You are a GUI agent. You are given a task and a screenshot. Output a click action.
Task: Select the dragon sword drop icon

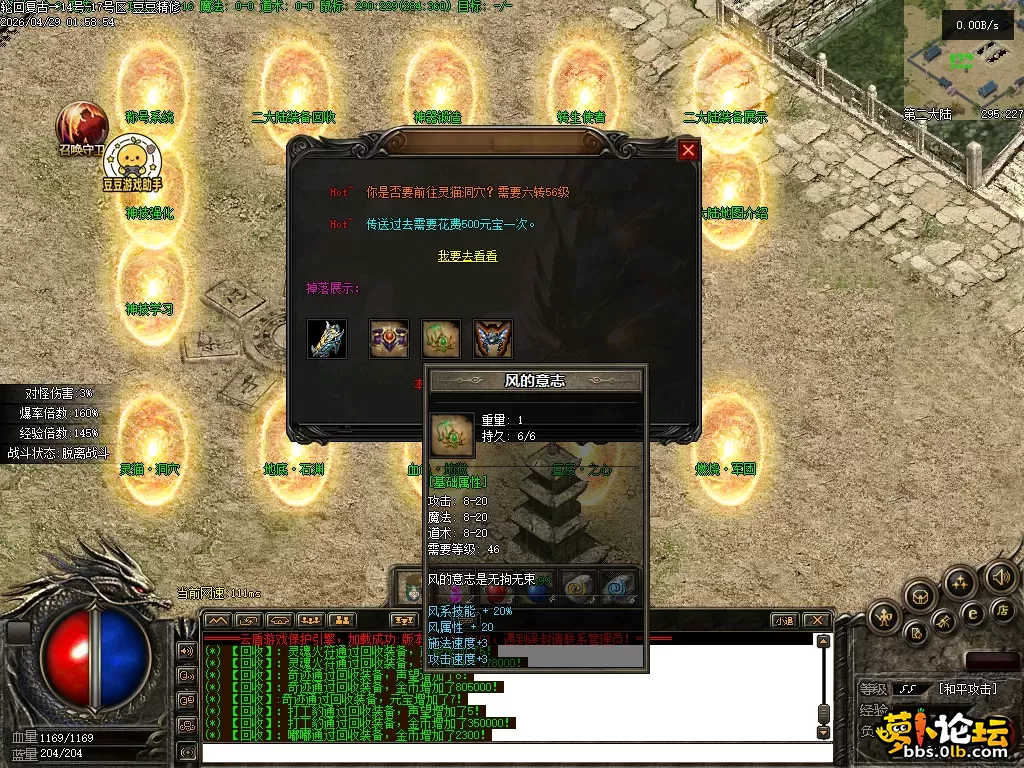click(327, 339)
